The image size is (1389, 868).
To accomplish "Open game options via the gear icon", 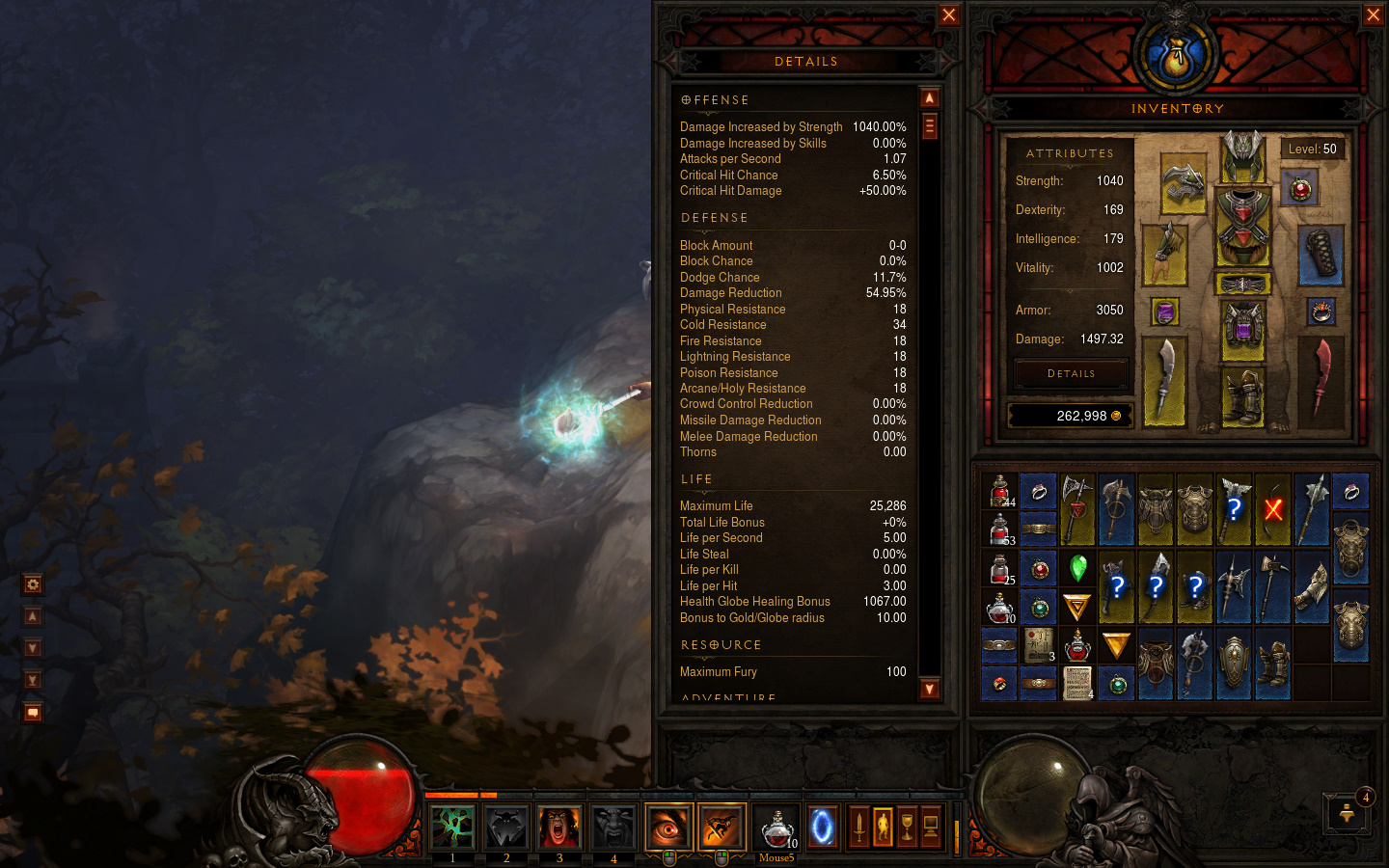I will (32, 583).
